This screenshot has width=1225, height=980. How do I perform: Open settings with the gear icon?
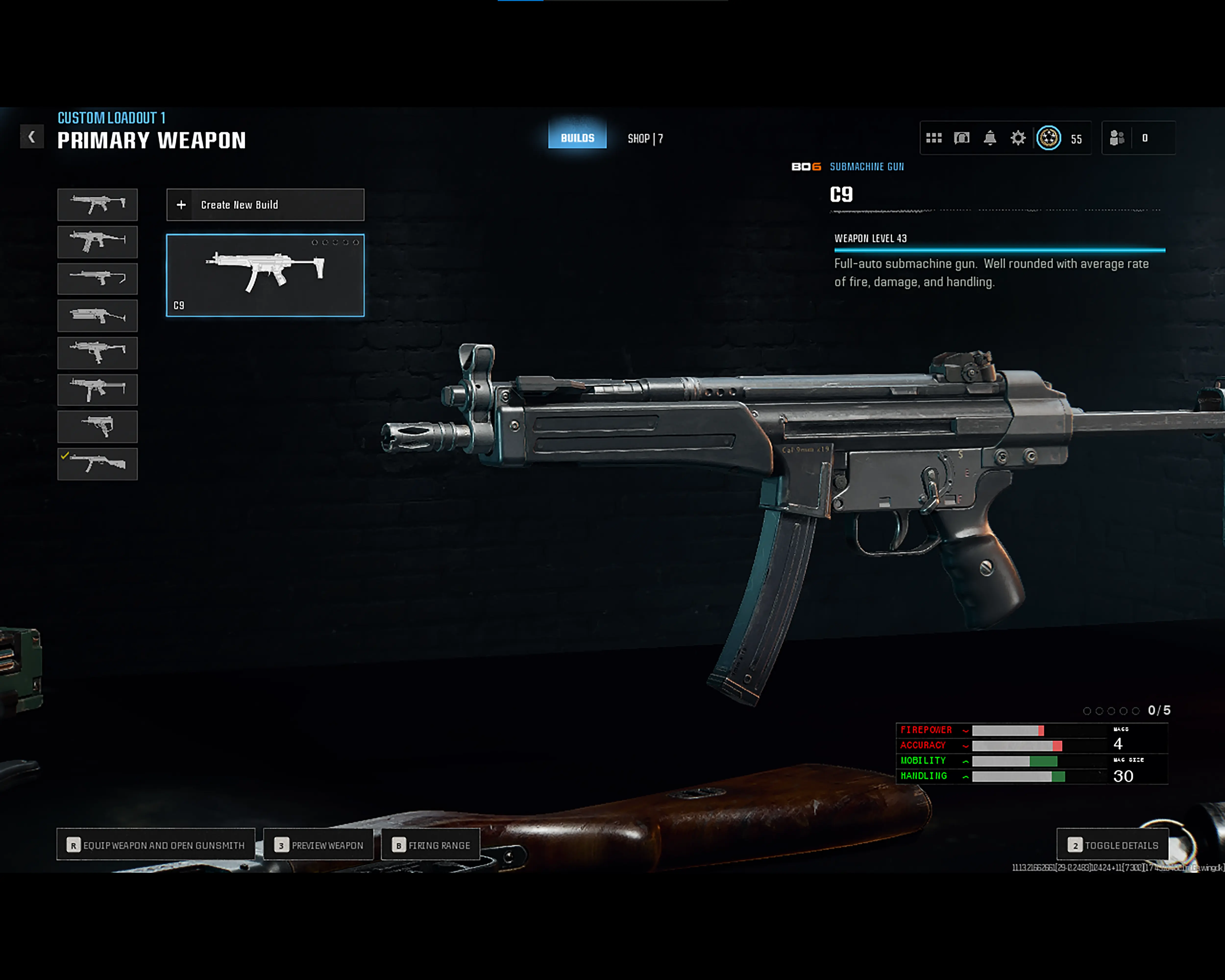click(x=1018, y=138)
